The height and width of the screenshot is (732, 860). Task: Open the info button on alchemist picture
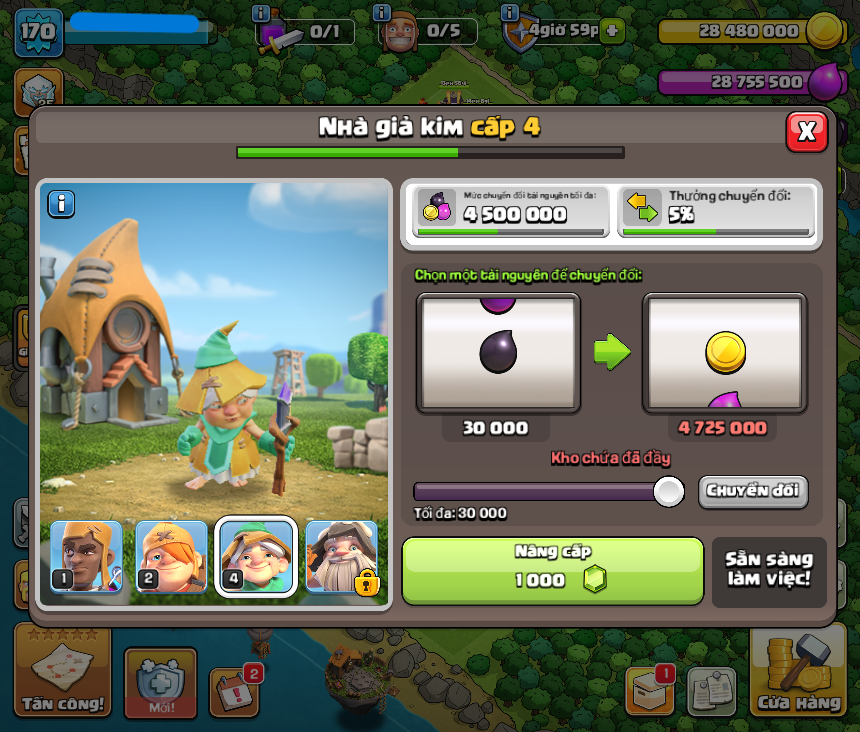click(61, 204)
